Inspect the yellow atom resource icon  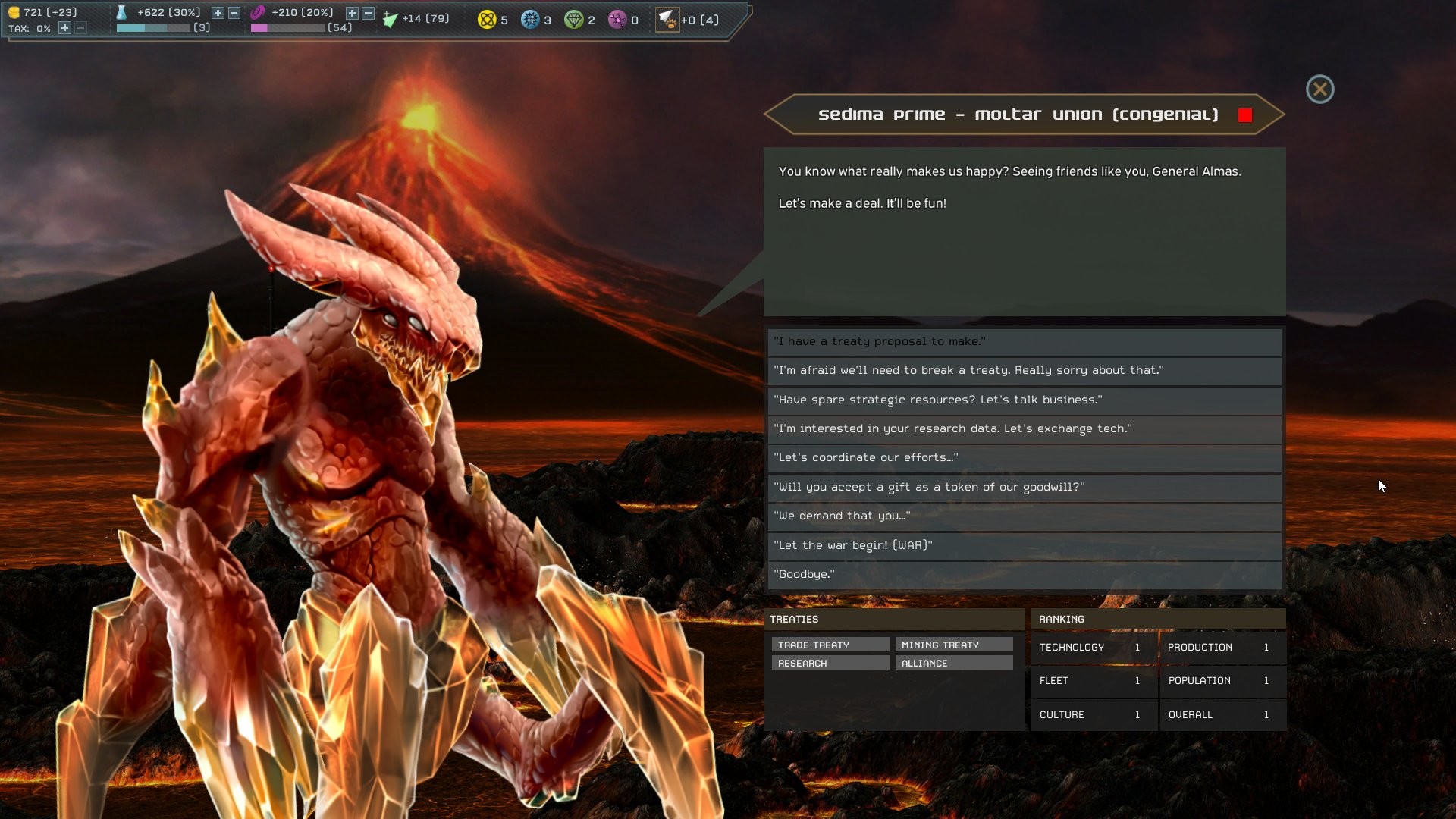485,19
